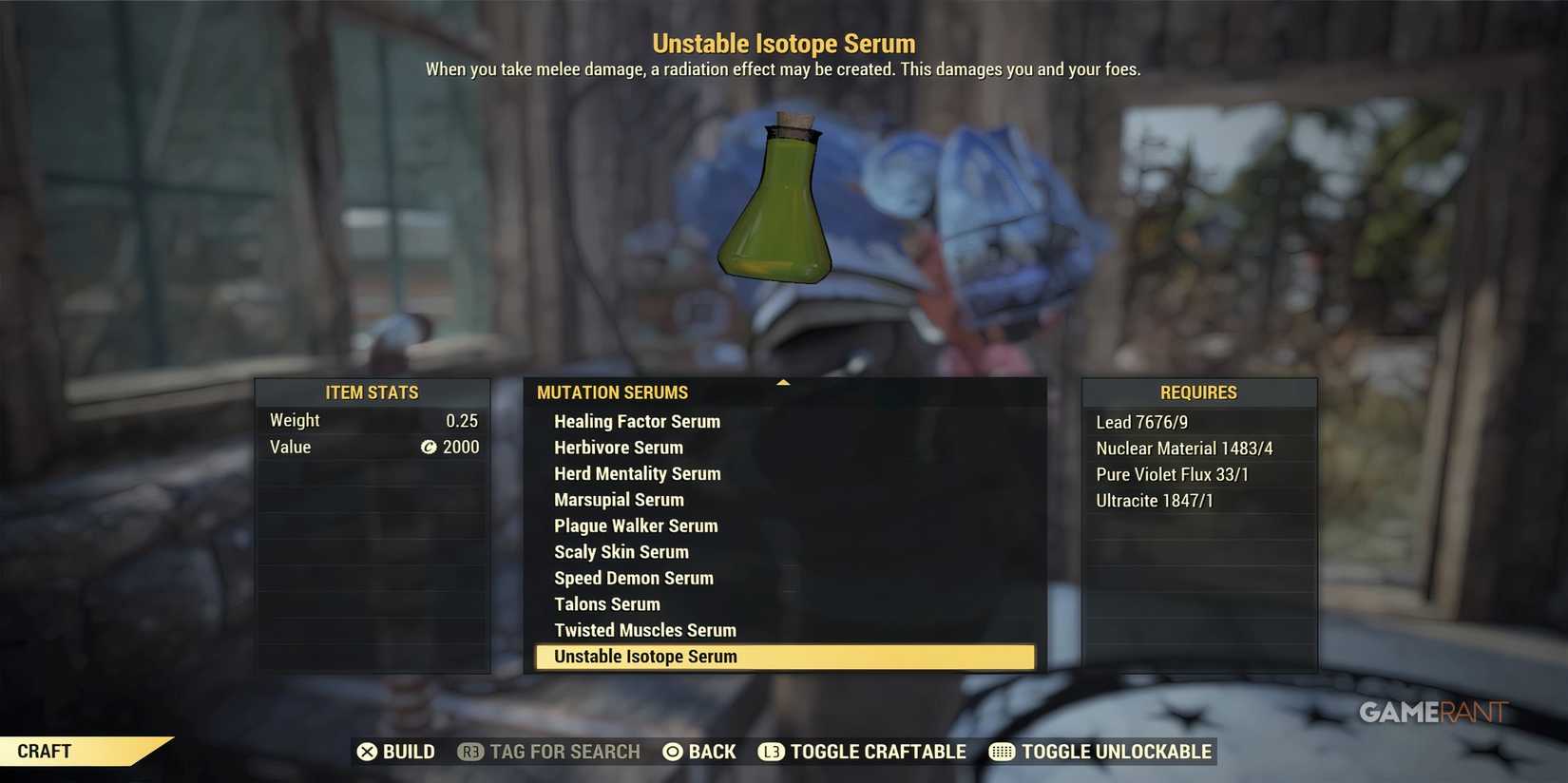Select Twisted Muscles Serum from the list
Screen dimensions: 1568x783
(645, 629)
